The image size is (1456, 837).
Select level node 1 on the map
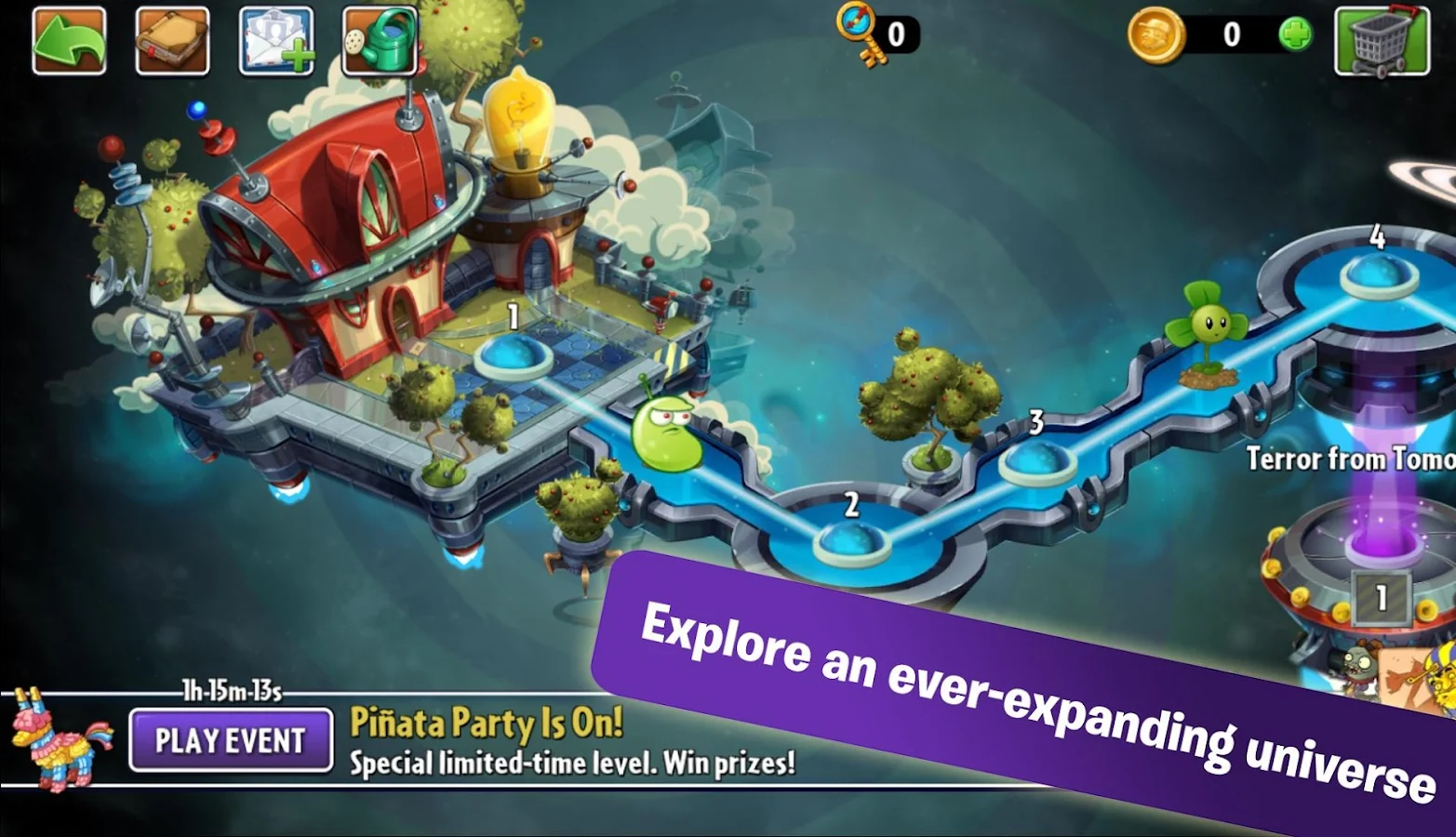click(x=513, y=355)
